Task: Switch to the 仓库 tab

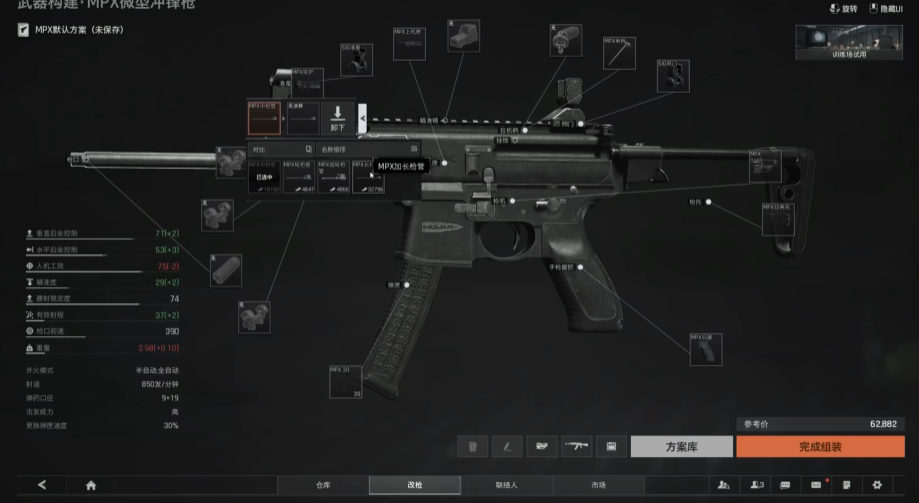Action: click(x=323, y=485)
